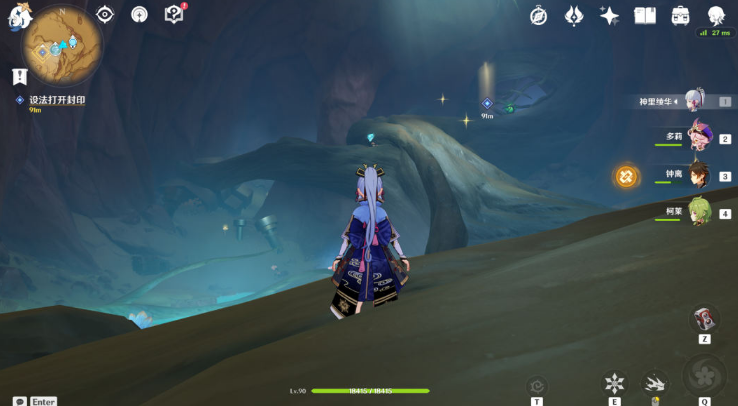
Task: Use the red camera gadget
Action: coord(705,319)
